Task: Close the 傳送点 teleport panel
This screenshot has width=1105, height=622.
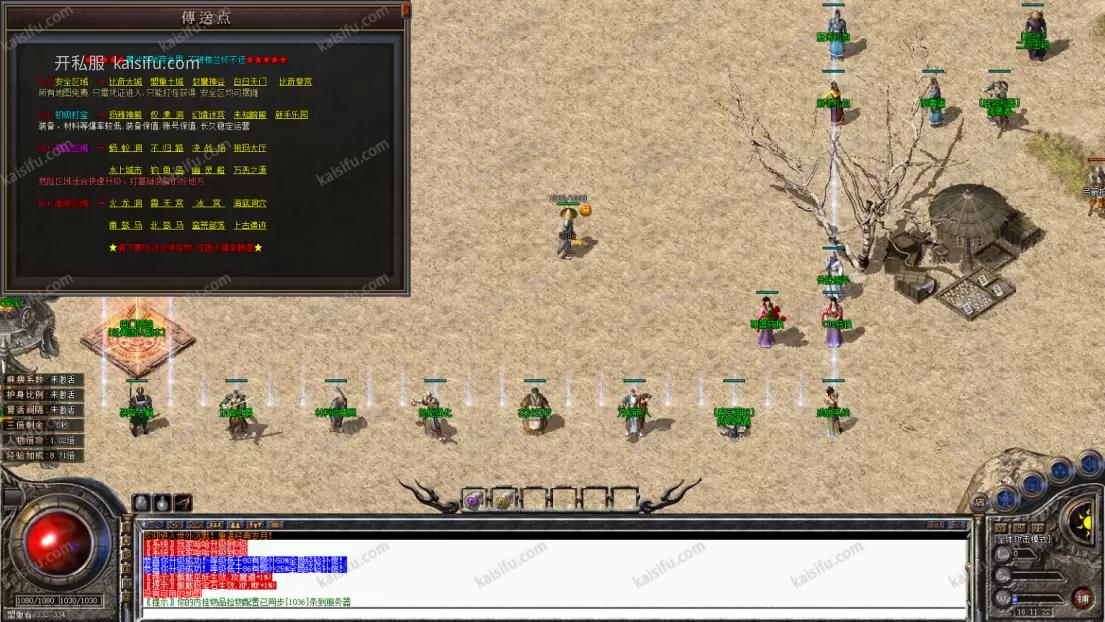Action: click(406, 9)
